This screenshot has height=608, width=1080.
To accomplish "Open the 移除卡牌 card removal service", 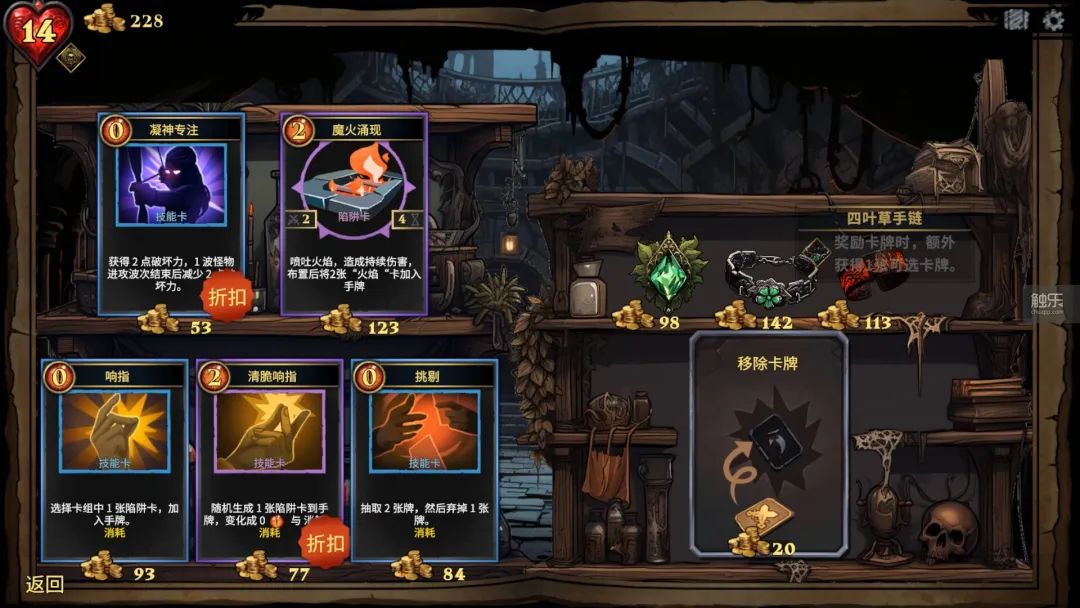I will point(769,440).
